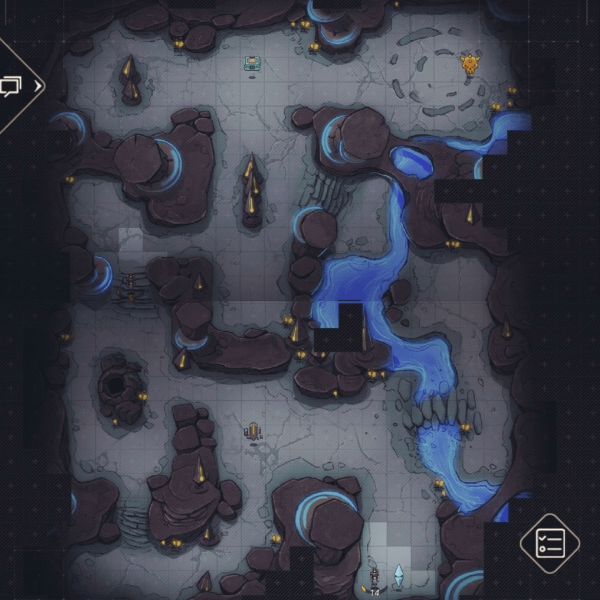Expand the chat panel with the speech-bubble icon
The height and width of the screenshot is (600, 600).
[15, 86]
